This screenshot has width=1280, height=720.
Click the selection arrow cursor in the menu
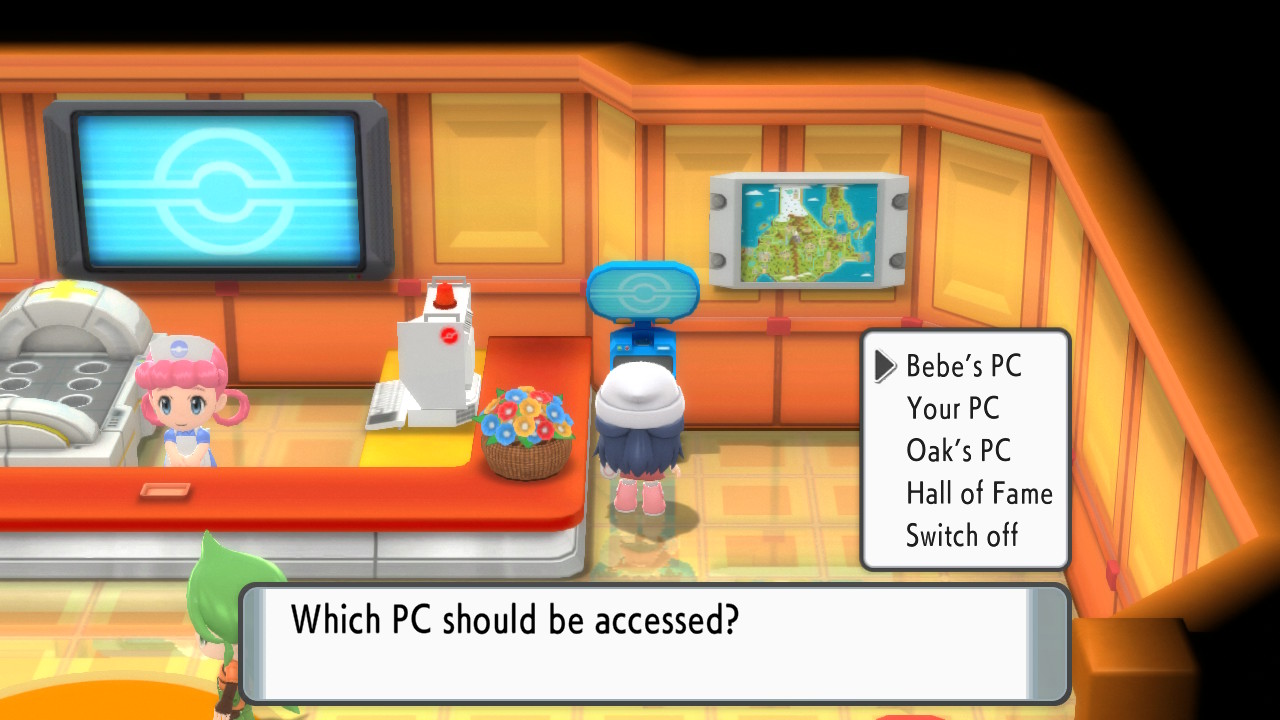[884, 367]
